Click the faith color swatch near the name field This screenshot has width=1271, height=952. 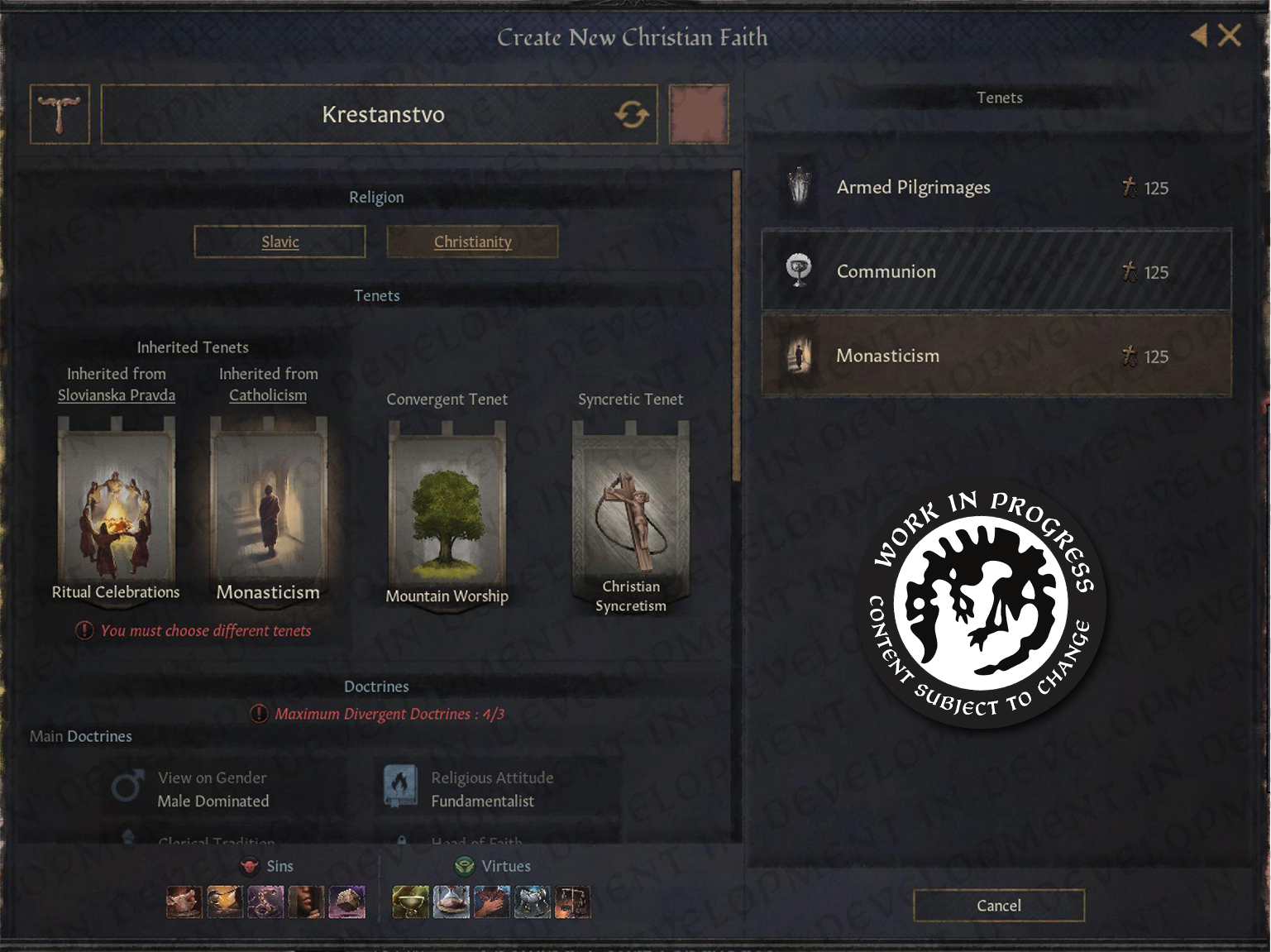[x=698, y=114]
